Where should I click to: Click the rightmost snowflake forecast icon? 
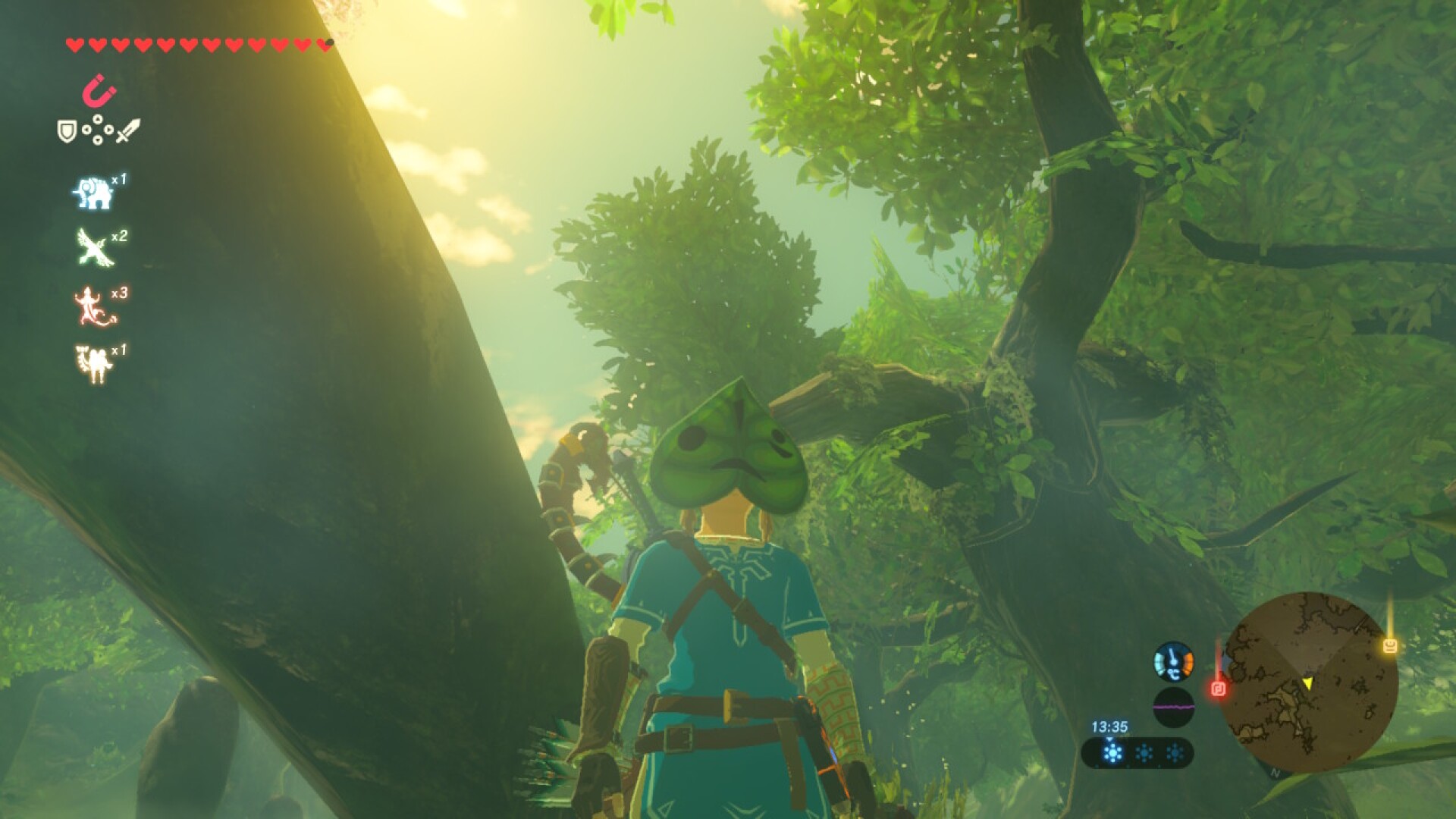click(x=1173, y=752)
